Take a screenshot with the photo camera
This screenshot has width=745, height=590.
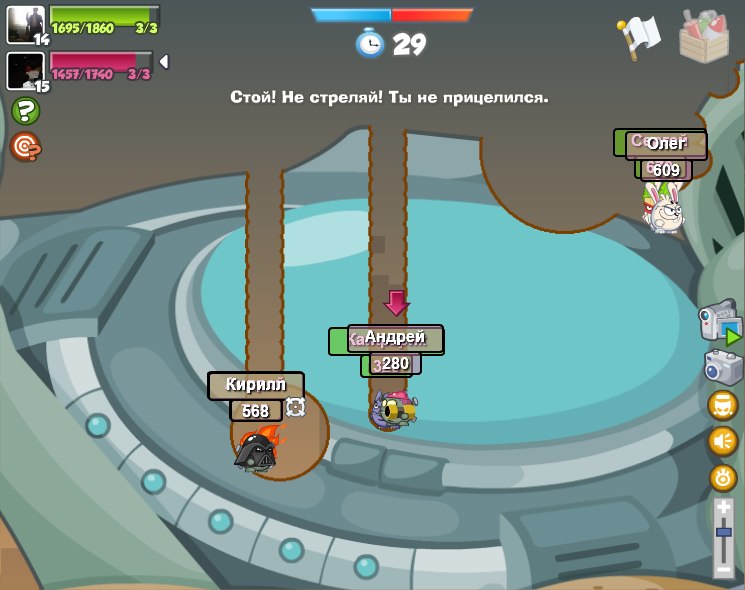tap(722, 367)
